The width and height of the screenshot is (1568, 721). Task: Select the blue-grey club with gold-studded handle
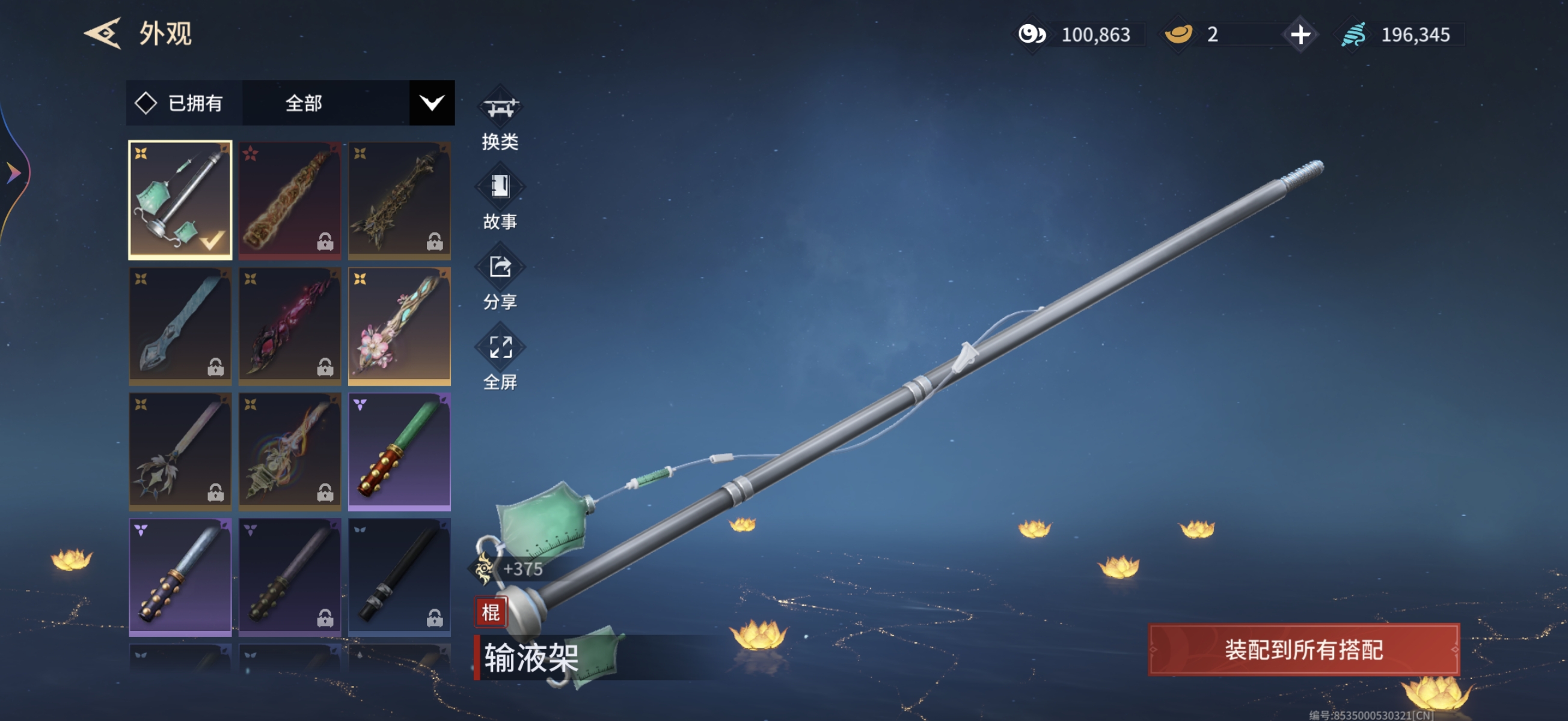pos(180,576)
